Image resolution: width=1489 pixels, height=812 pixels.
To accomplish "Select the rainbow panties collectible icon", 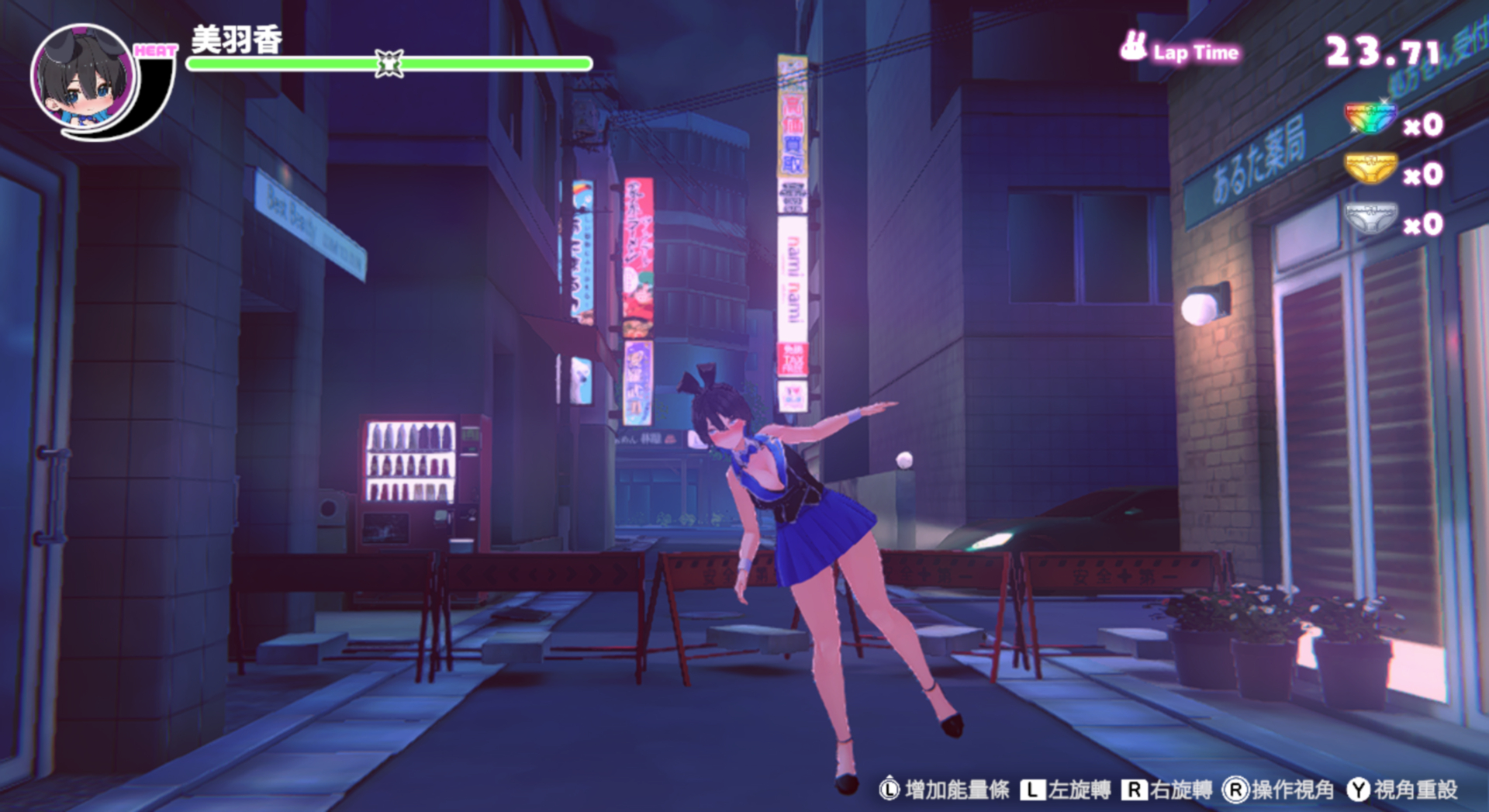I will [x=1370, y=119].
